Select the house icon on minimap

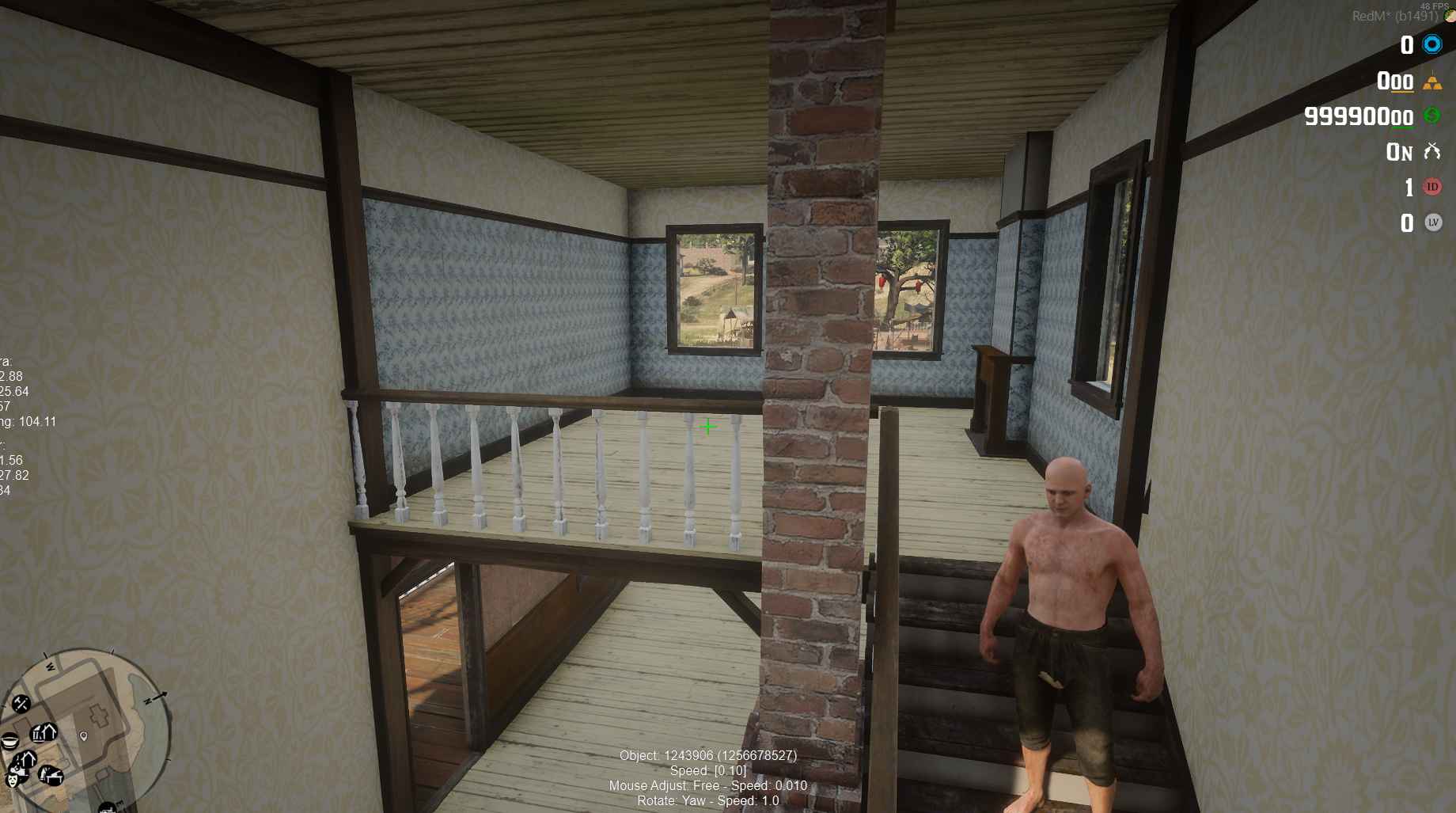click(x=48, y=731)
